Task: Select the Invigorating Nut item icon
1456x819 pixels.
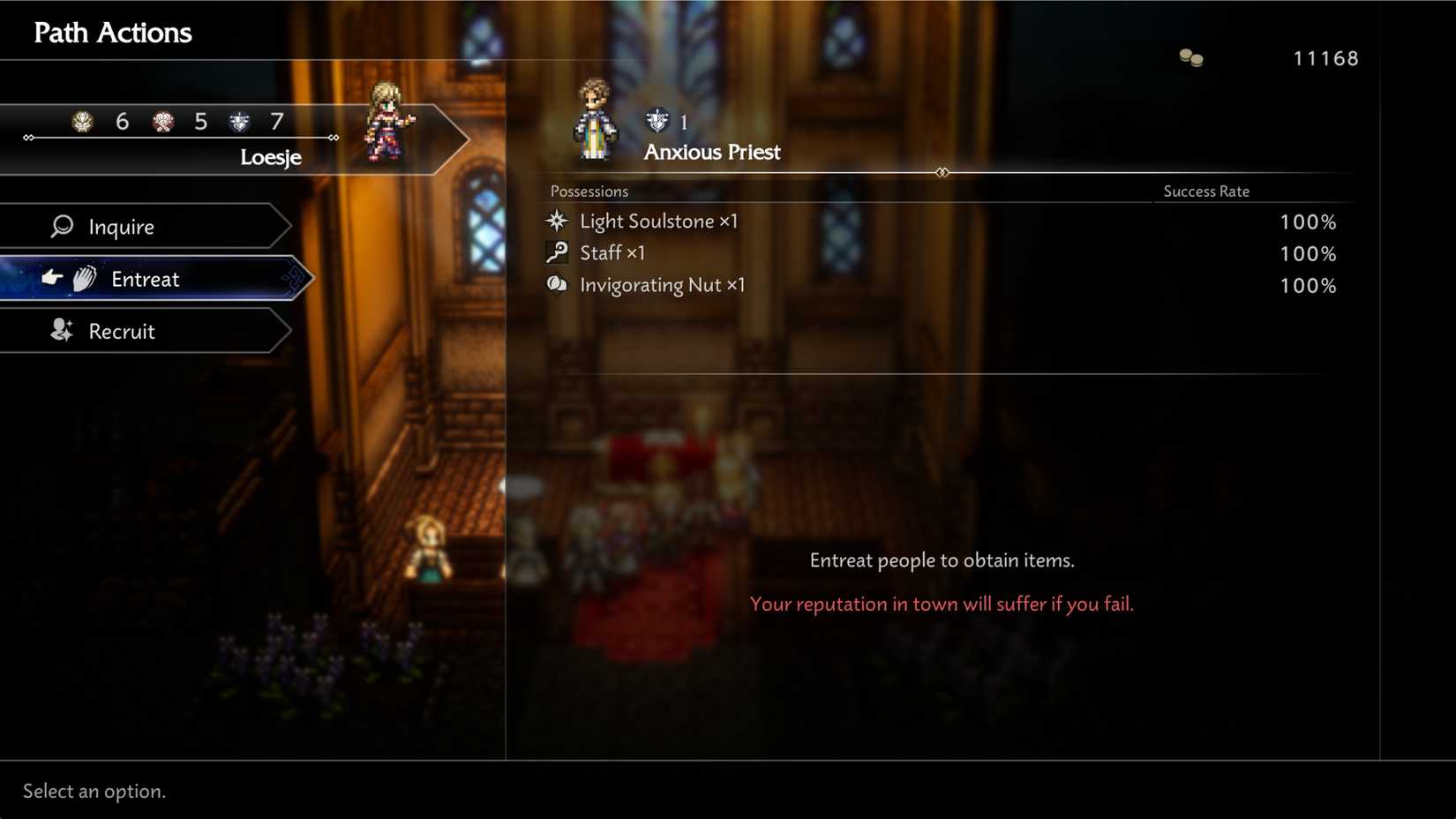Action: pyautogui.click(x=557, y=284)
